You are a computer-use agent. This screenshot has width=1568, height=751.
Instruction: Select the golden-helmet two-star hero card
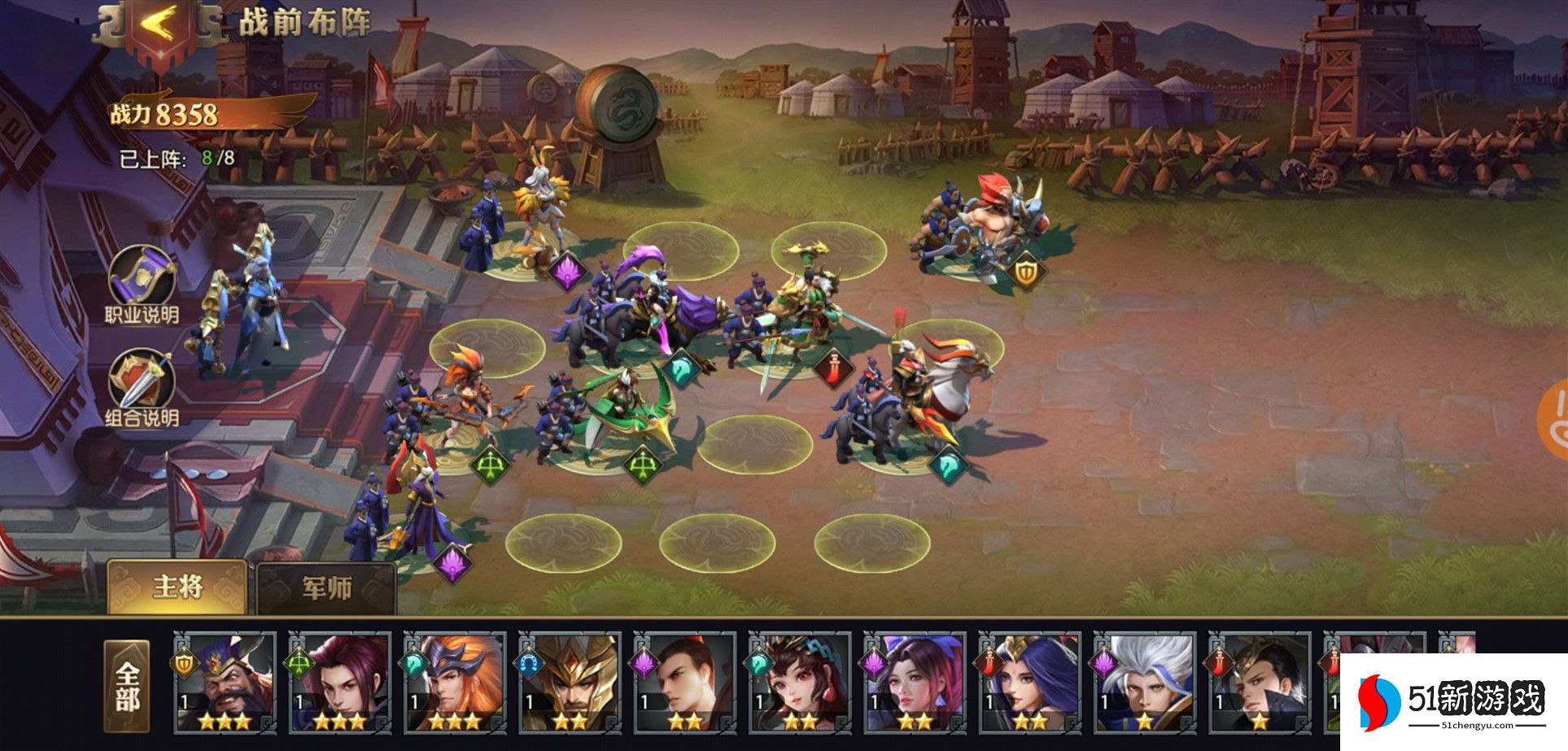click(x=570, y=683)
